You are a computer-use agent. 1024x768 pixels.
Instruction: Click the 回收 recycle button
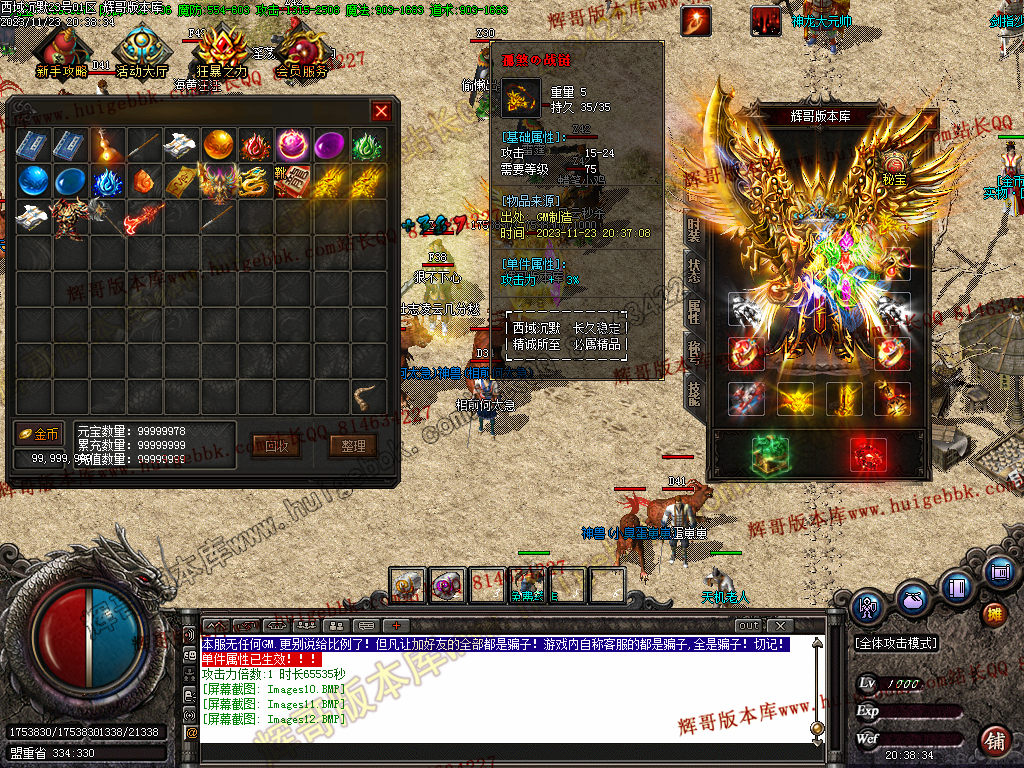[276, 446]
